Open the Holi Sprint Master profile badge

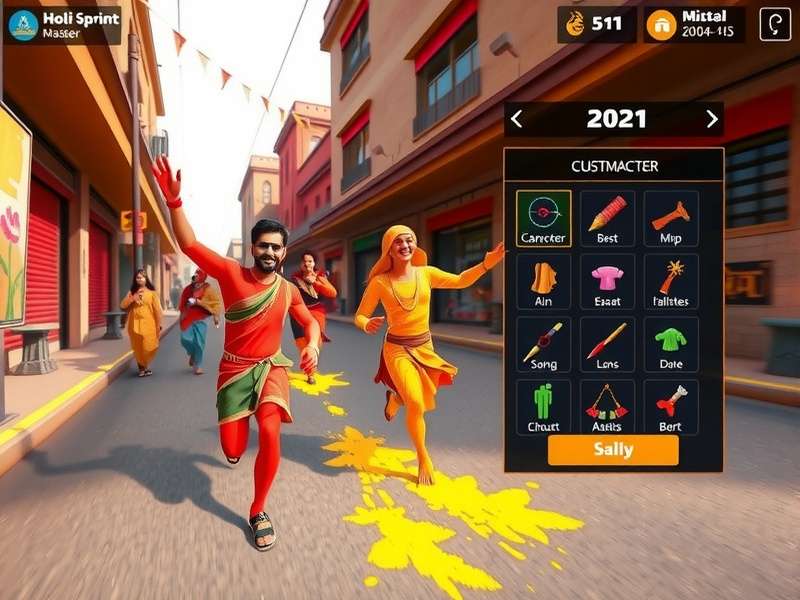pos(62,25)
